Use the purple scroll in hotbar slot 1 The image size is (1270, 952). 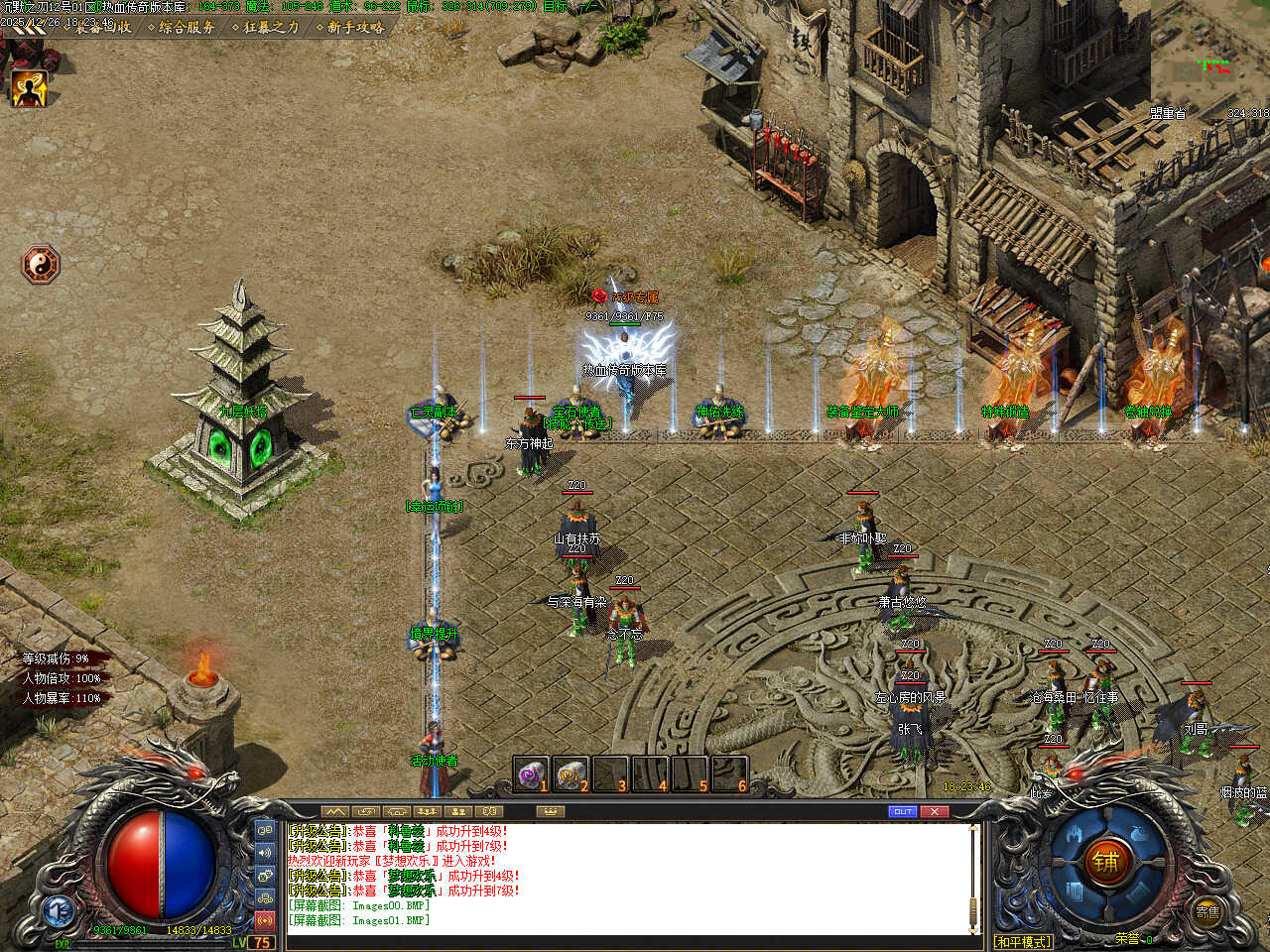pos(532,774)
